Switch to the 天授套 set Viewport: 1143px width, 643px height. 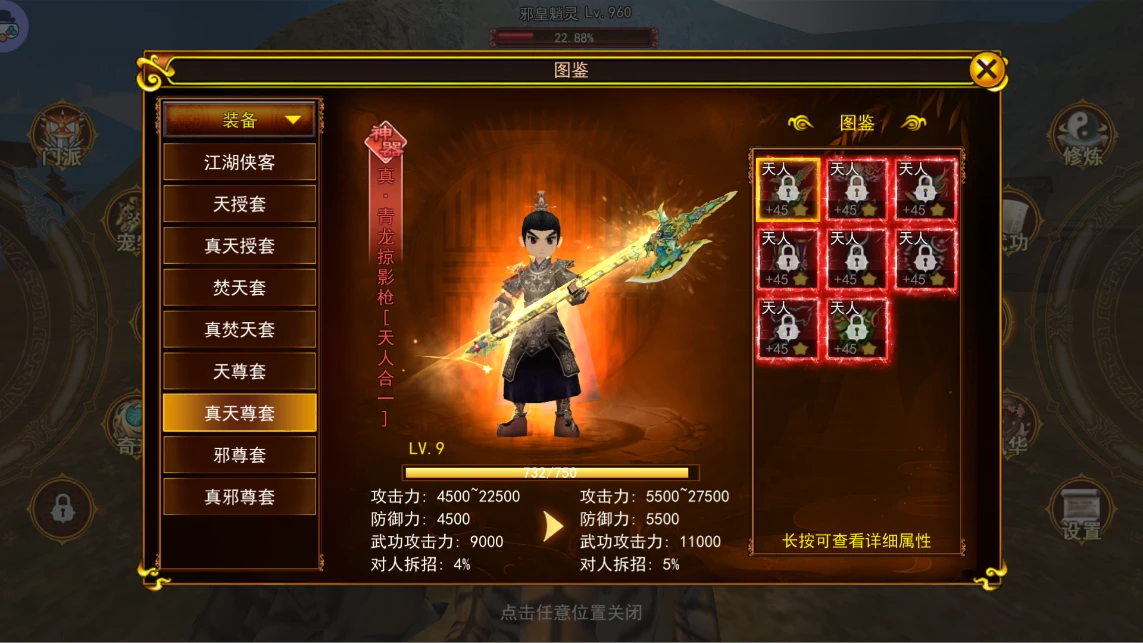pyautogui.click(x=240, y=204)
